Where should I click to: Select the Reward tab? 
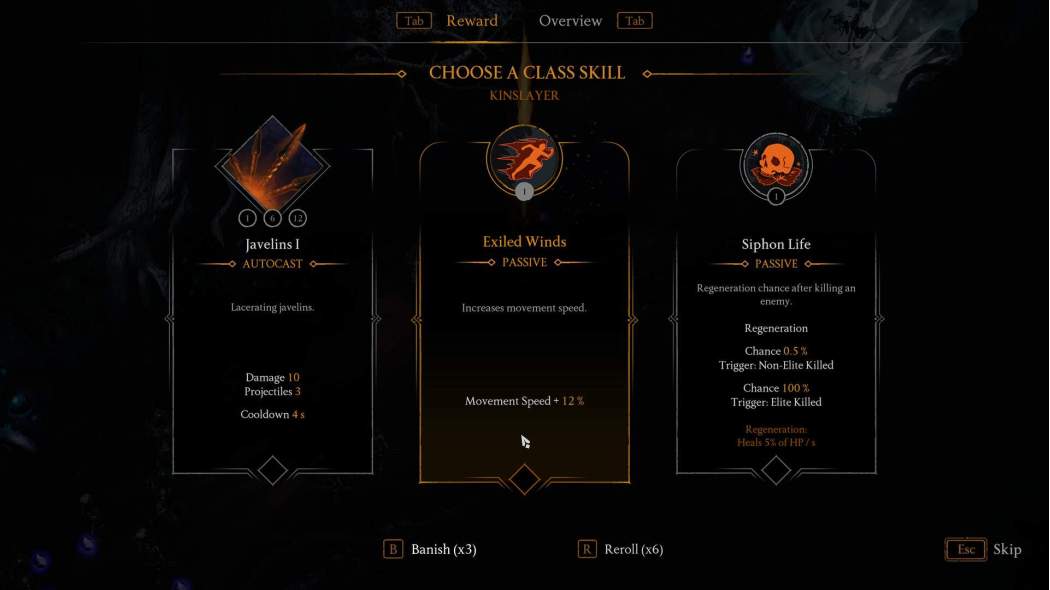click(x=471, y=21)
